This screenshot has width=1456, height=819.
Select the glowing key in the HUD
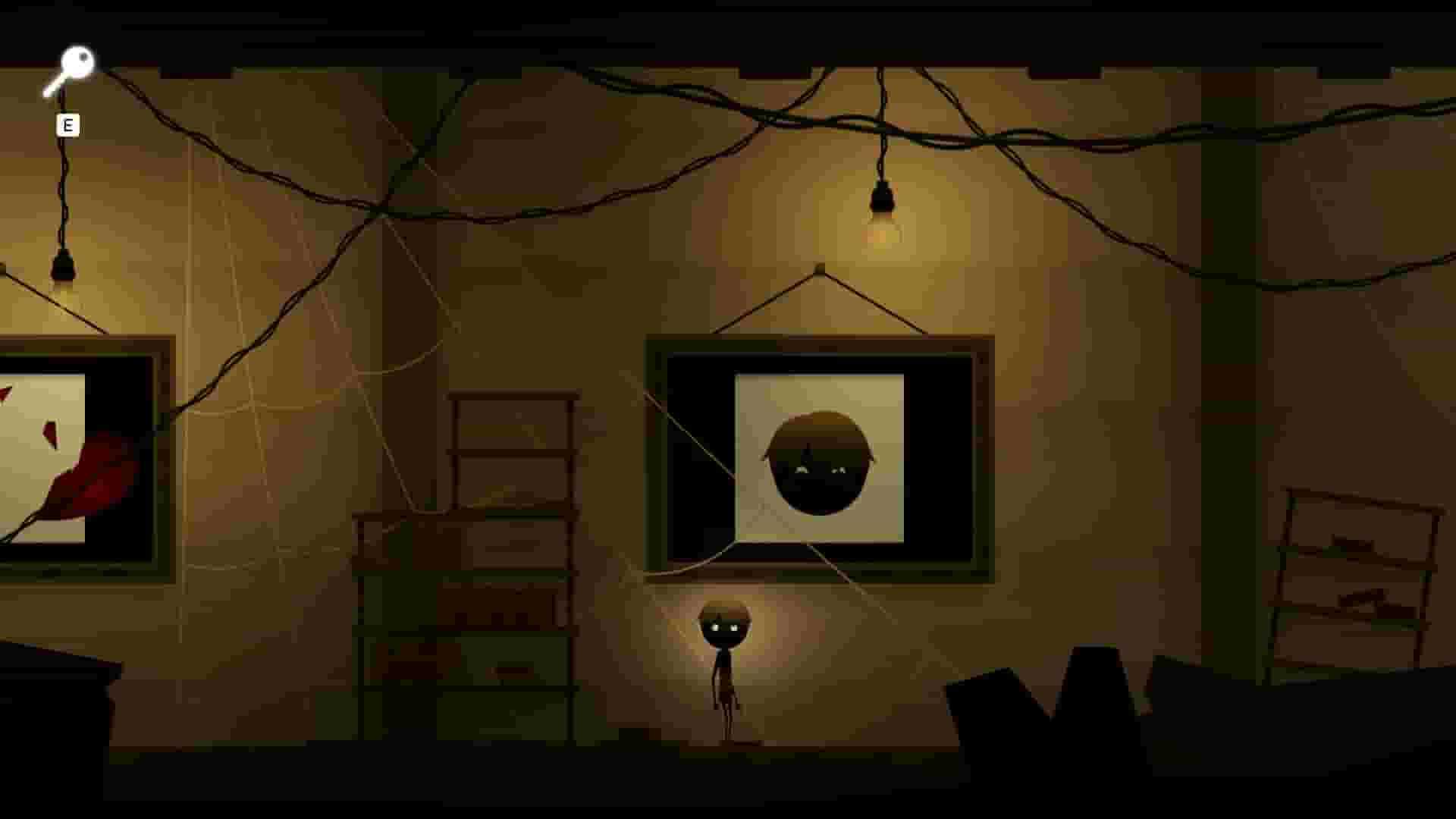74,68
